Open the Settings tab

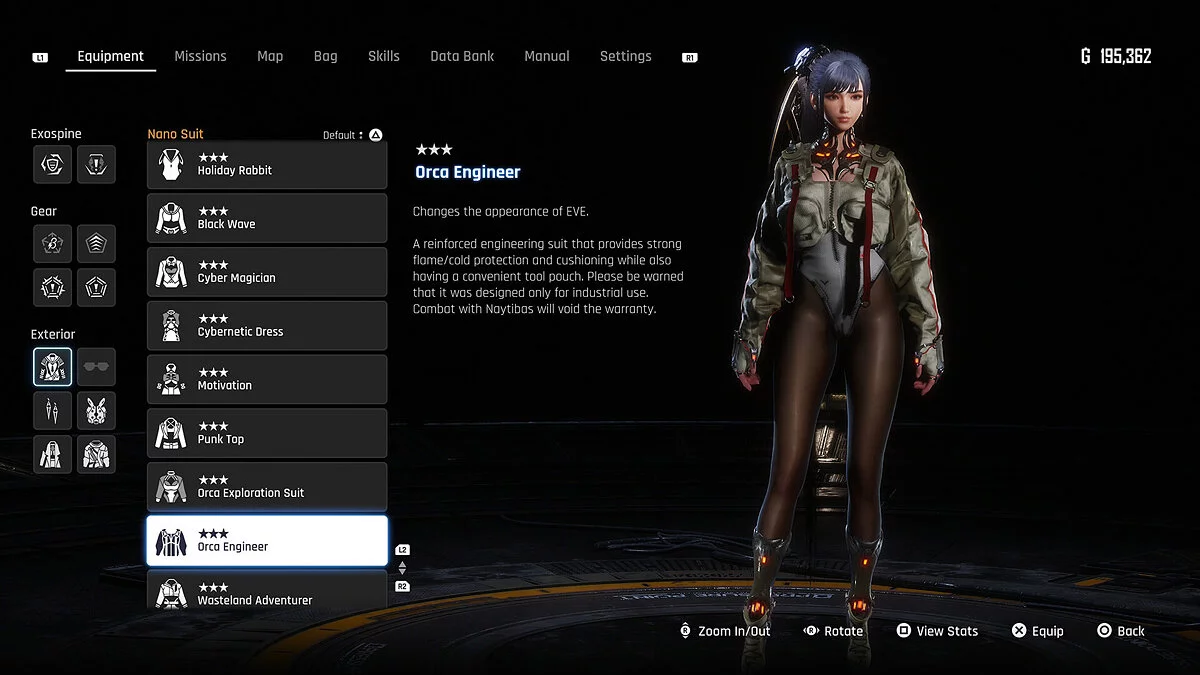click(x=625, y=56)
